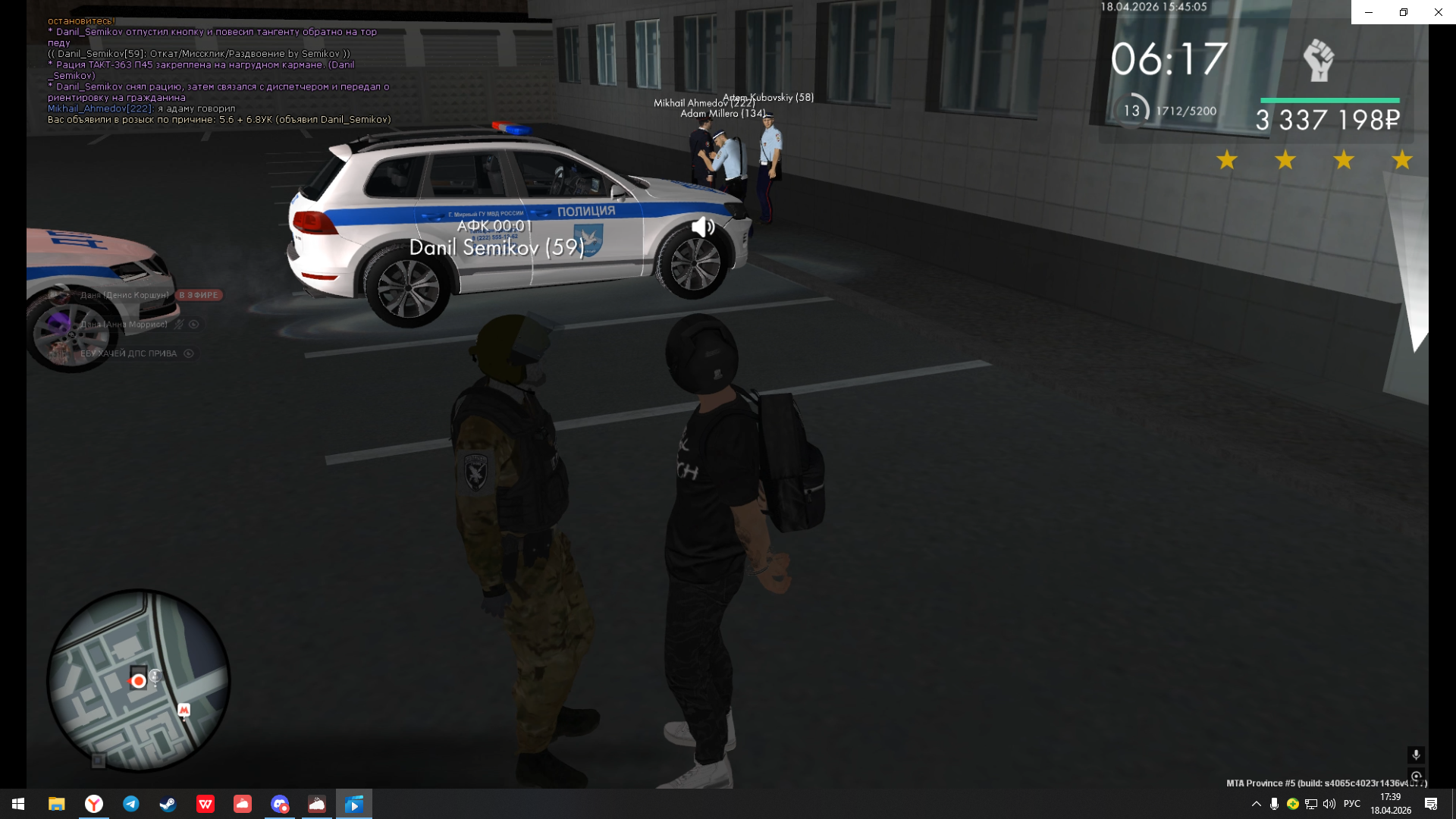This screenshot has width=1456, height=819.
Task: Select the Дана (Анна Моррисс) voice entry
Action: (124, 325)
